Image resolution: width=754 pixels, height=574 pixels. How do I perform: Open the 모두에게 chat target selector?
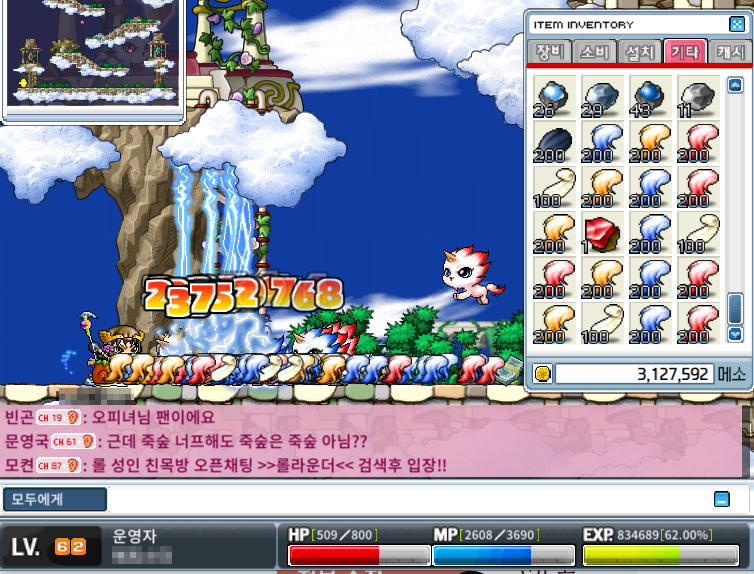coord(54,499)
